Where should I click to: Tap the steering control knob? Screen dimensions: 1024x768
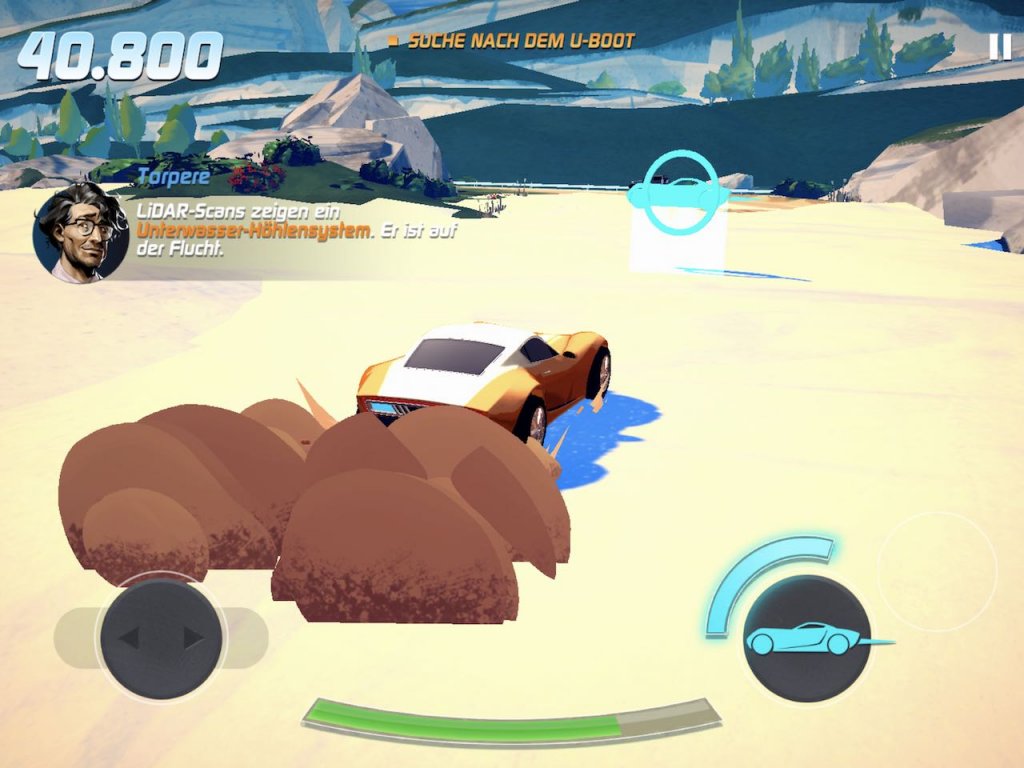[x=161, y=638]
